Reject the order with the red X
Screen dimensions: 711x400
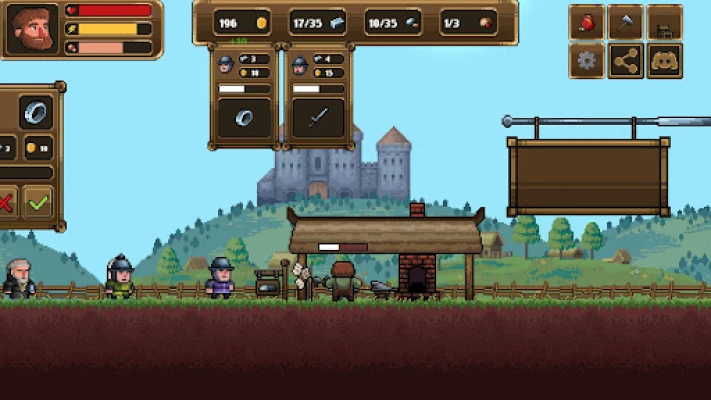pyautogui.click(x=6, y=203)
